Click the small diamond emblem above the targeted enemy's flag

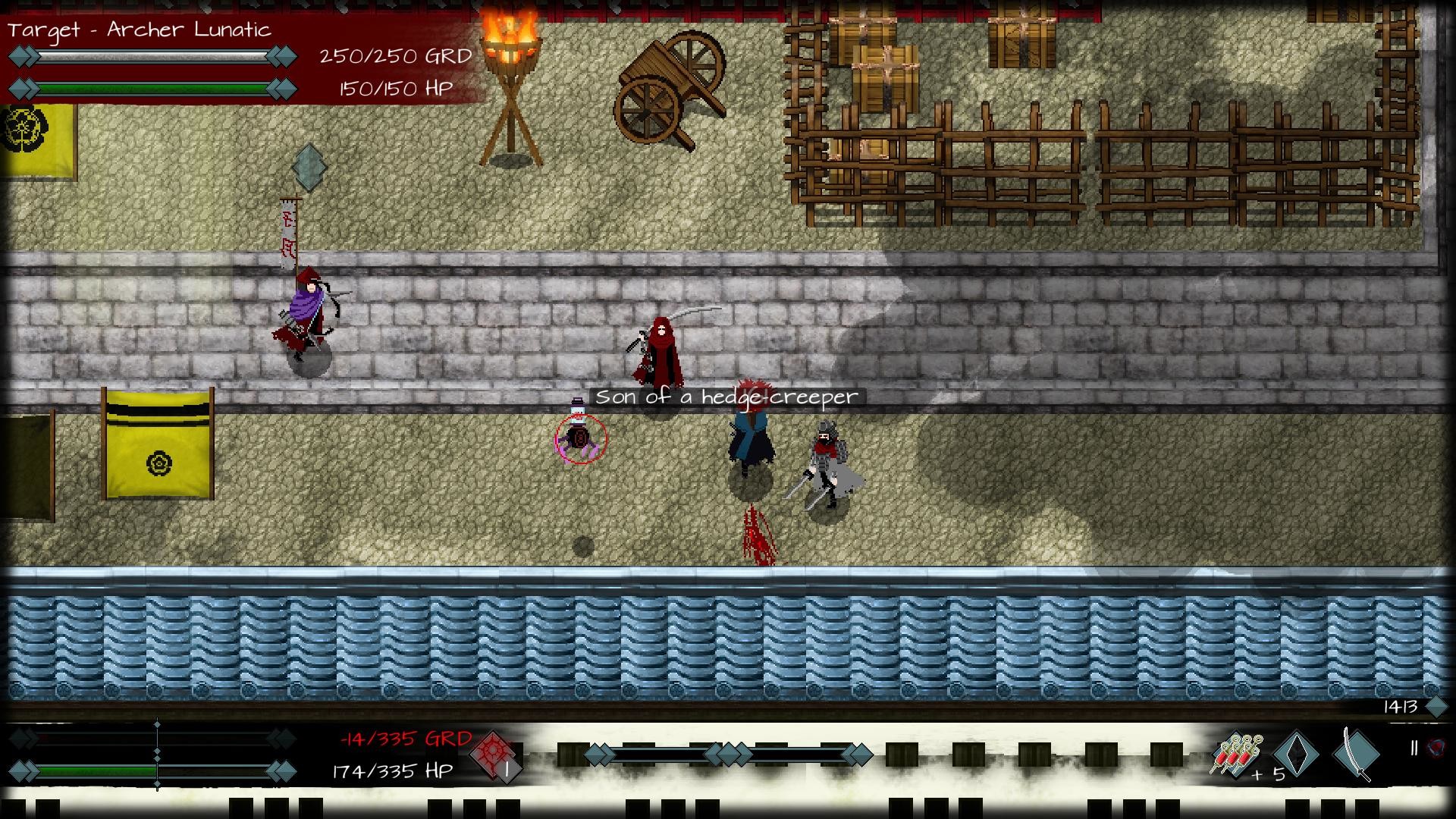(308, 168)
